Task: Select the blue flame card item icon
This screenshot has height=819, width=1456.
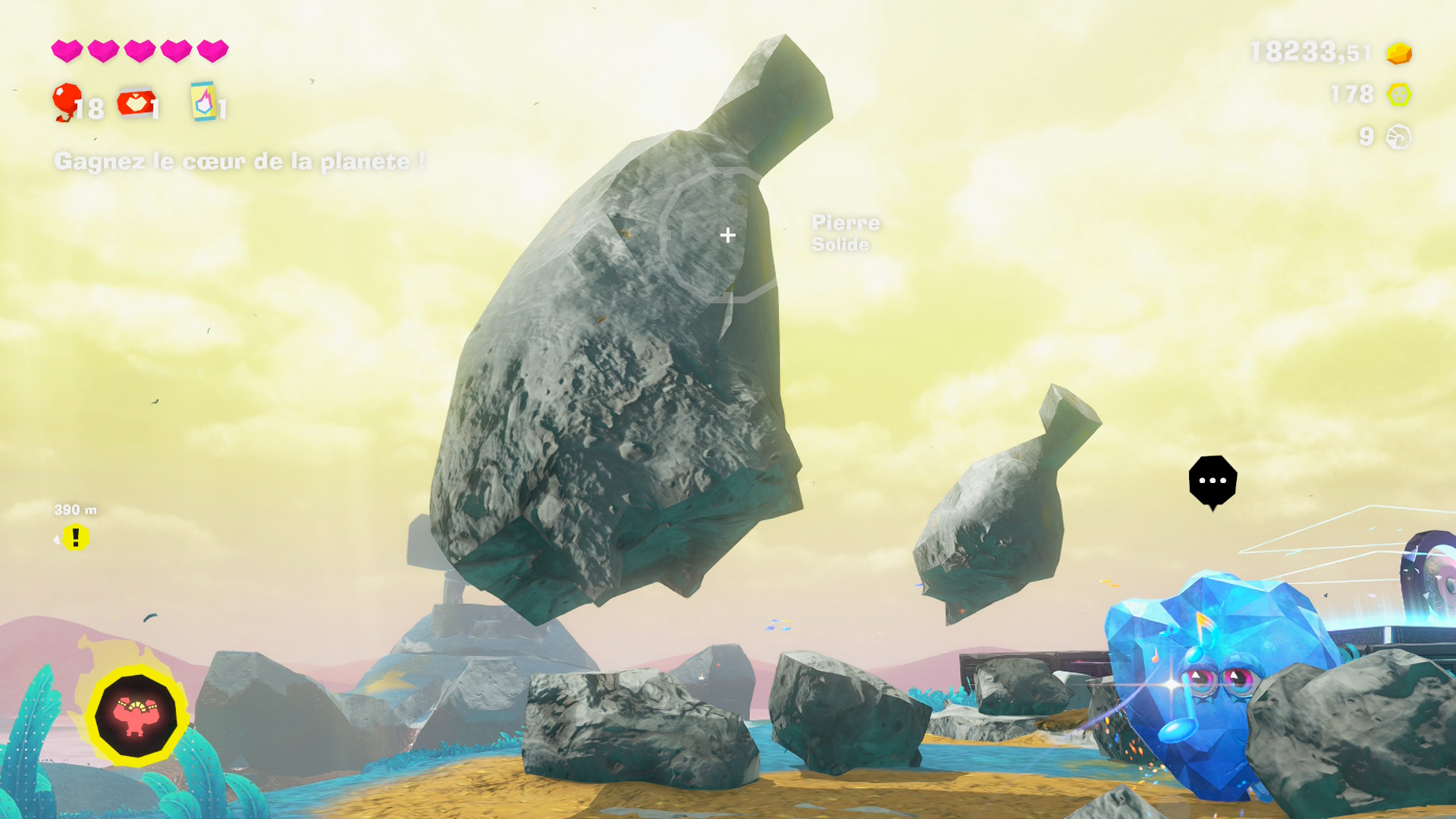Action: [203, 102]
